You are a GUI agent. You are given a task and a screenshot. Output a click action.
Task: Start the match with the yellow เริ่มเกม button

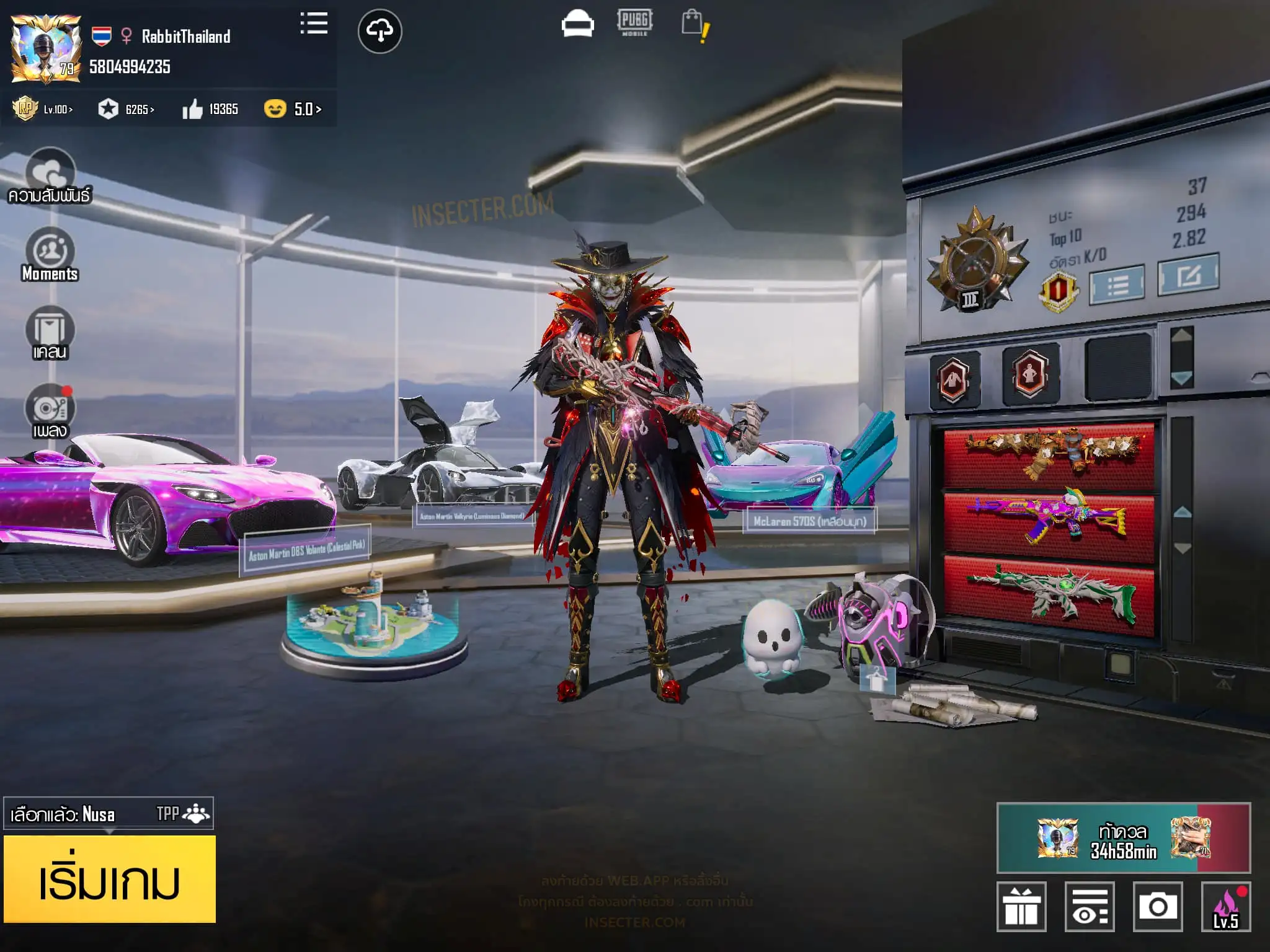(110, 878)
